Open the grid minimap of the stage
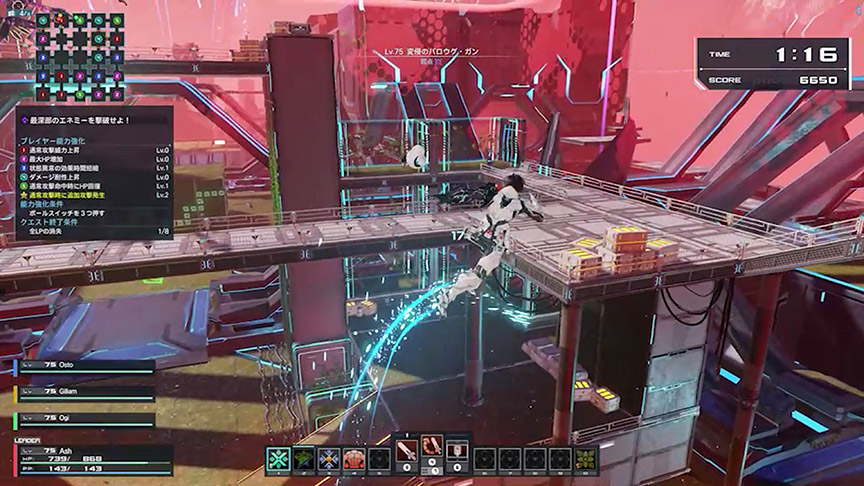The image size is (864, 486). click(72, 57)
